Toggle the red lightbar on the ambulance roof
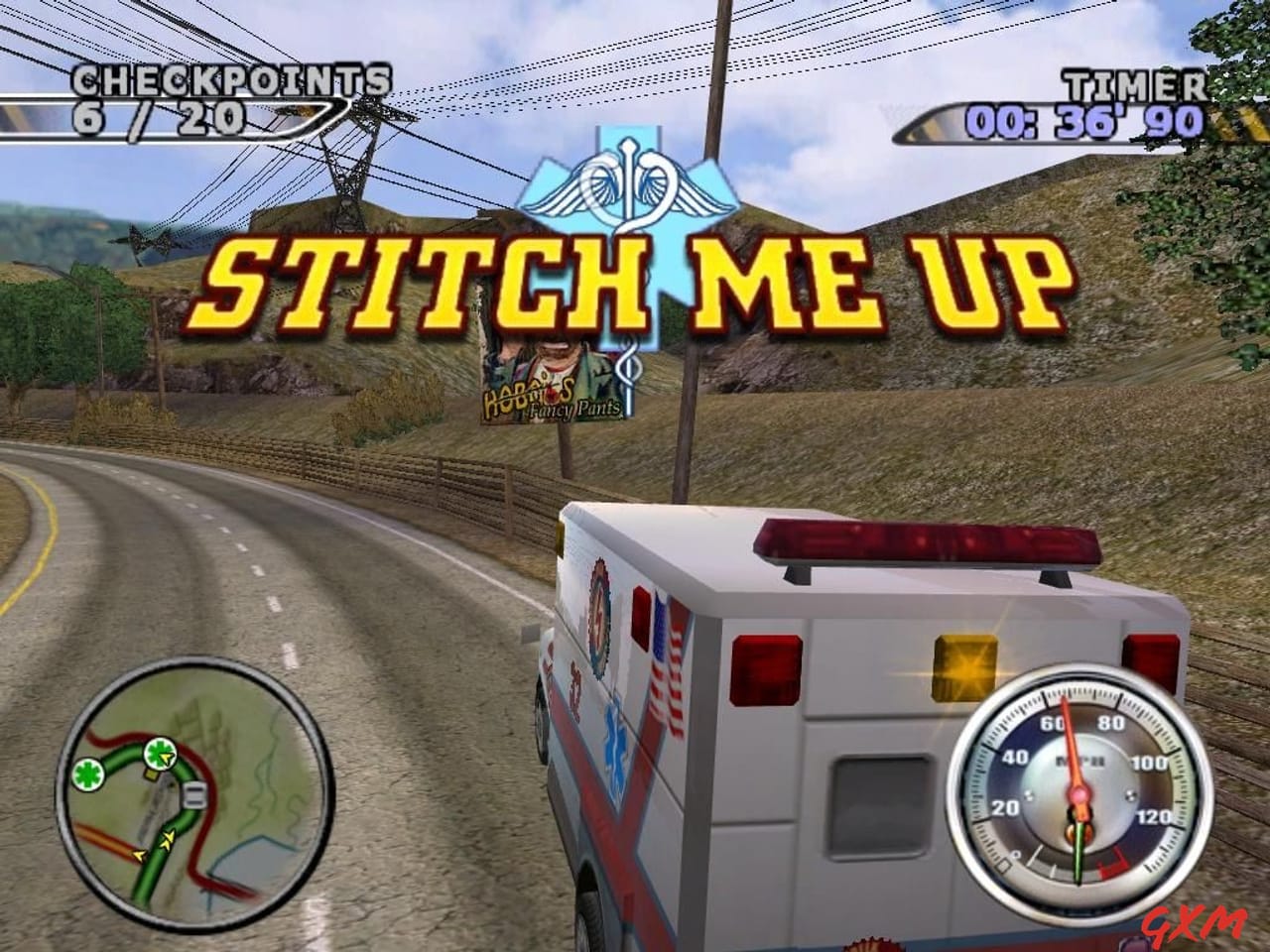Image resolution: width=1270 pixels, height=952 pixels. pyautogui.click(x=923, y=540)
